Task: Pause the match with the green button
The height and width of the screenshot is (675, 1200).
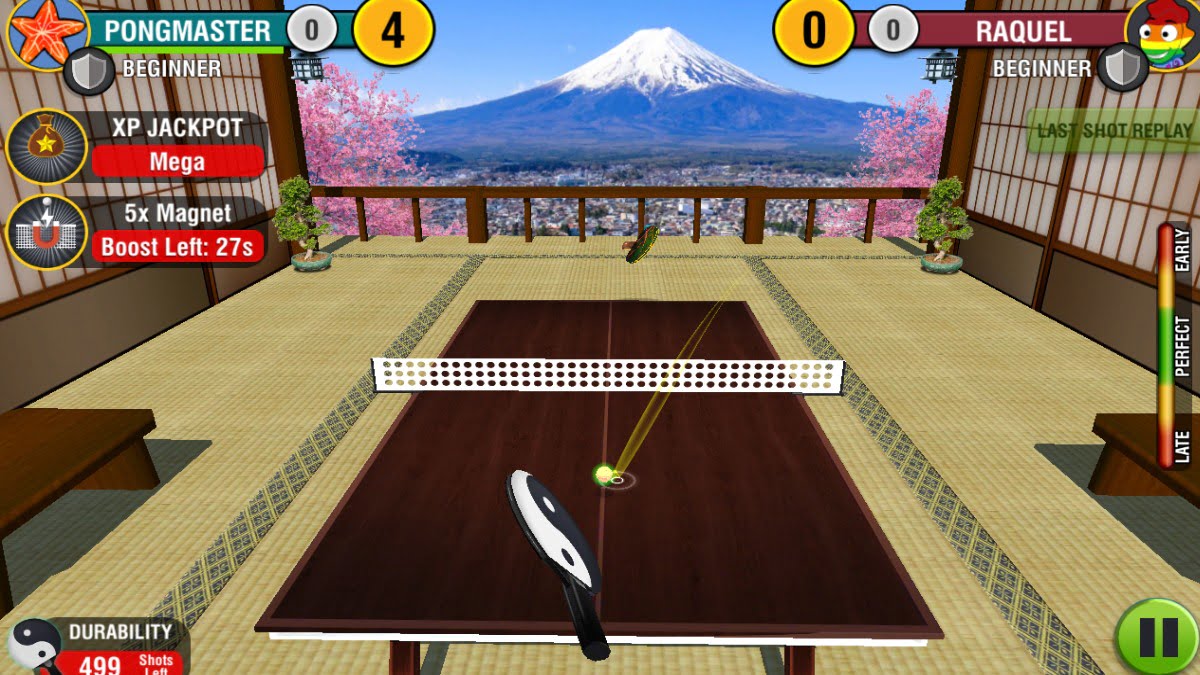Action: pyautogui.click(x=1158, y=637)
